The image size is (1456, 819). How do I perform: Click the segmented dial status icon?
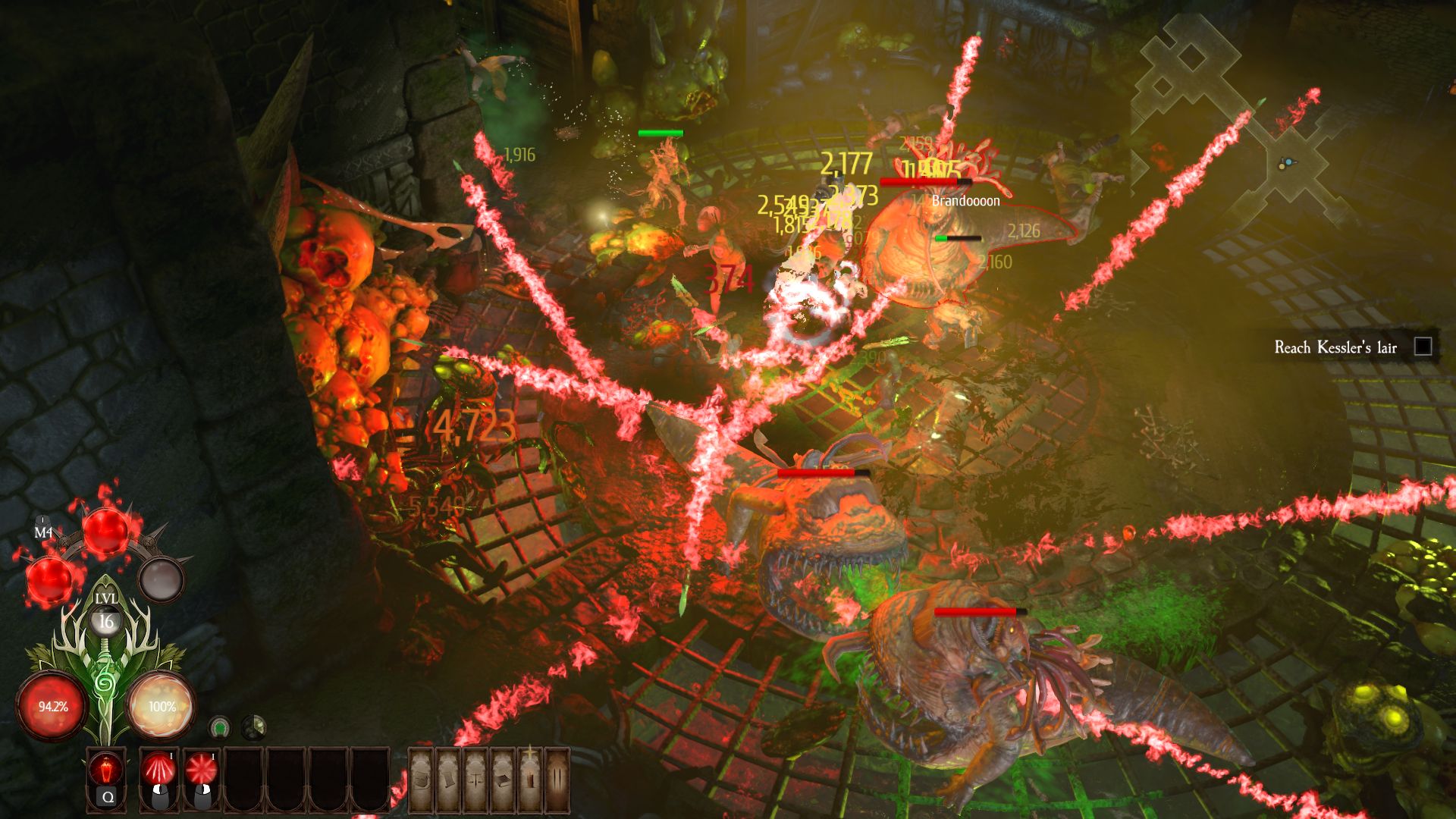(253, 728)
